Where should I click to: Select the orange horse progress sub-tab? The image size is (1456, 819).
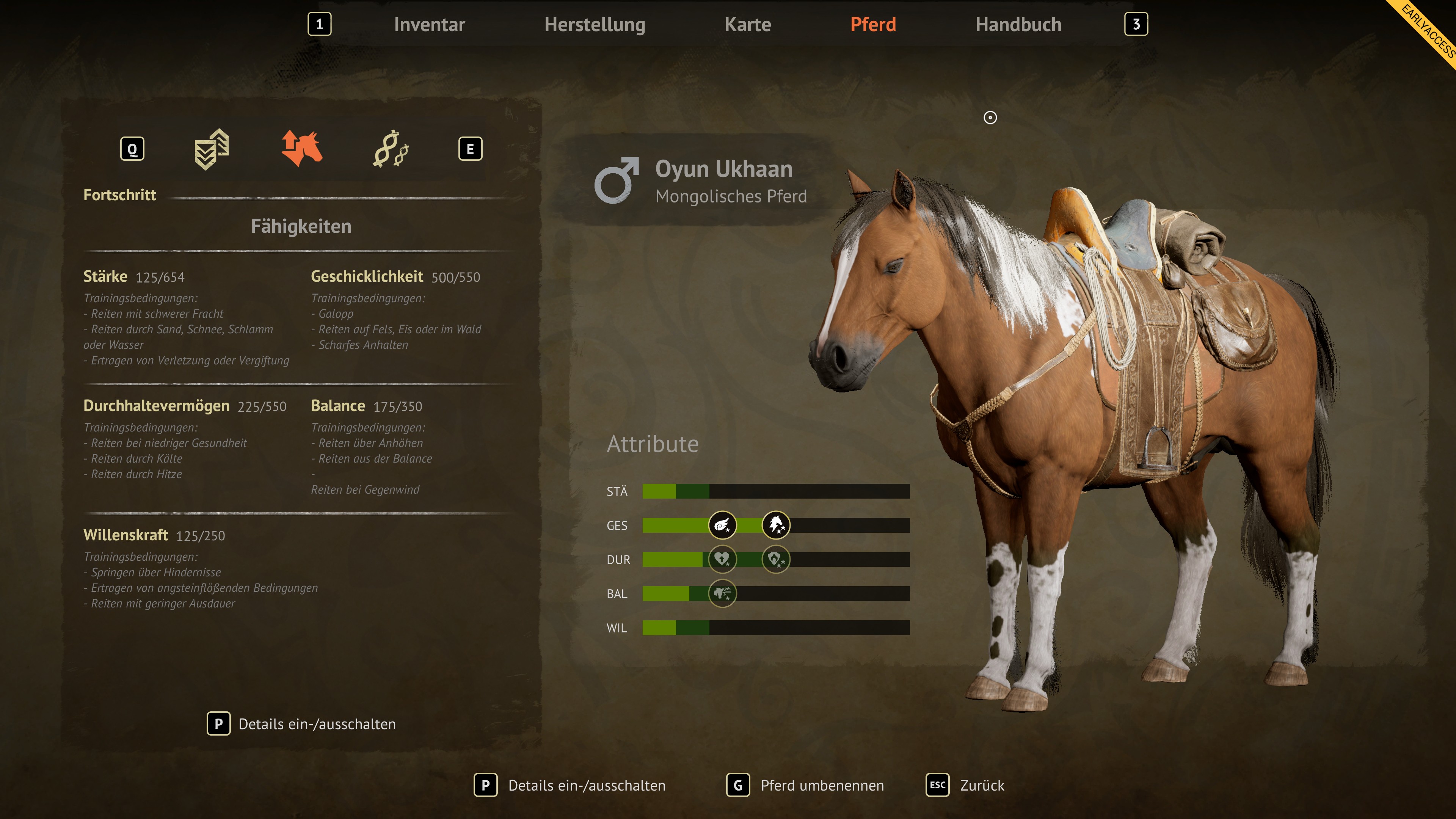click(302, 149)
